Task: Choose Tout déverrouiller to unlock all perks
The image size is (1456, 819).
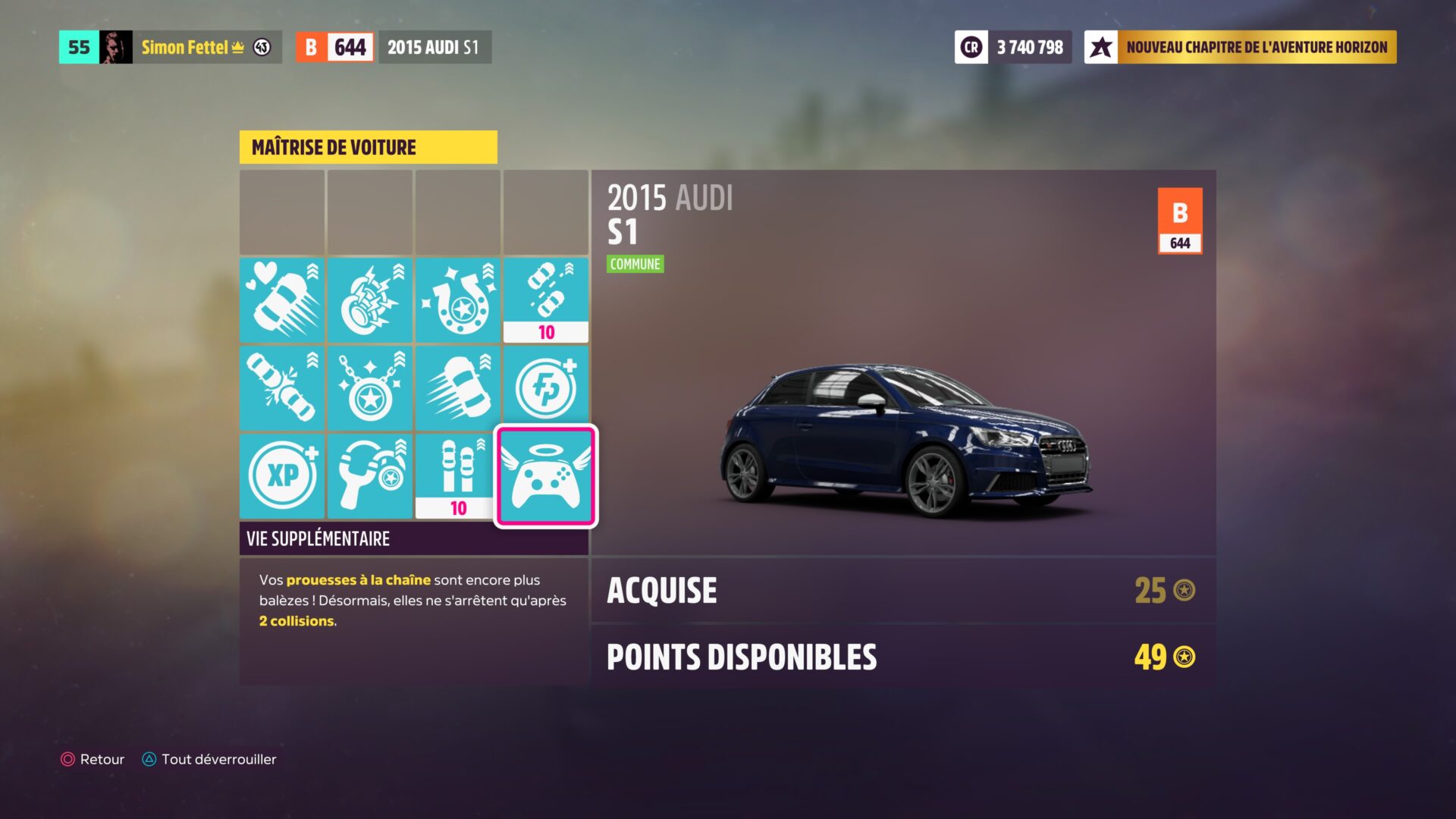Action: 209,759
